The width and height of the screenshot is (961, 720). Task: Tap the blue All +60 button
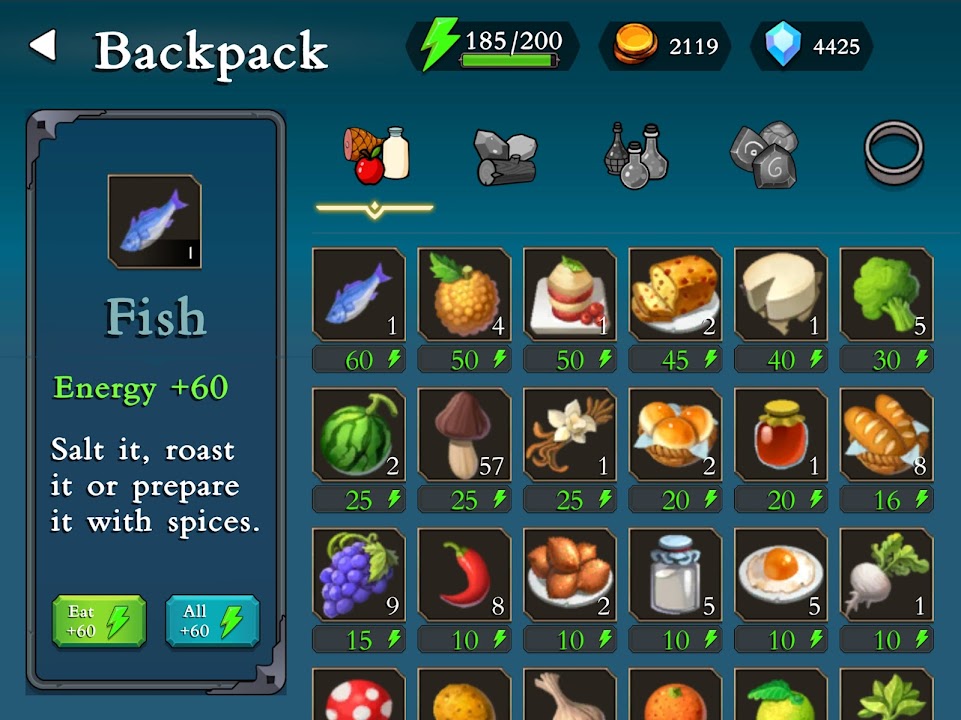click(212, 621)
